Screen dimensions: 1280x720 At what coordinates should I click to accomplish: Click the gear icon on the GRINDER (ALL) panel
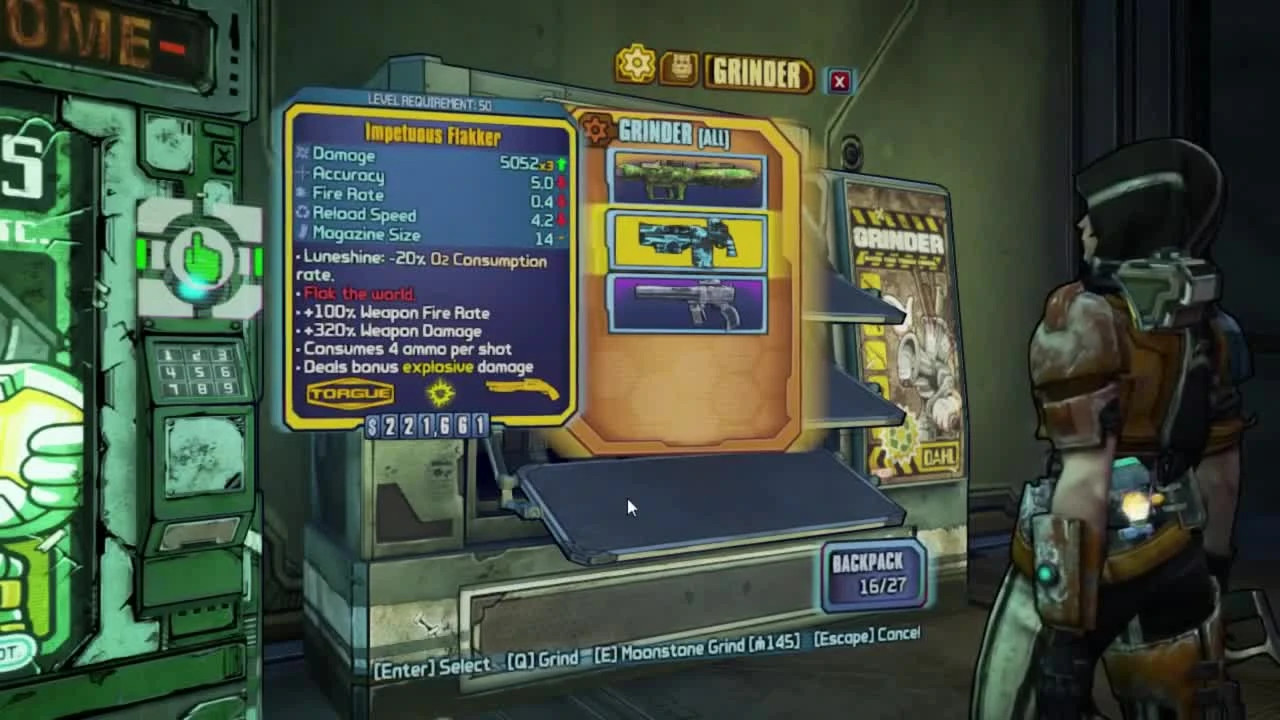click(x=594, y=129)
